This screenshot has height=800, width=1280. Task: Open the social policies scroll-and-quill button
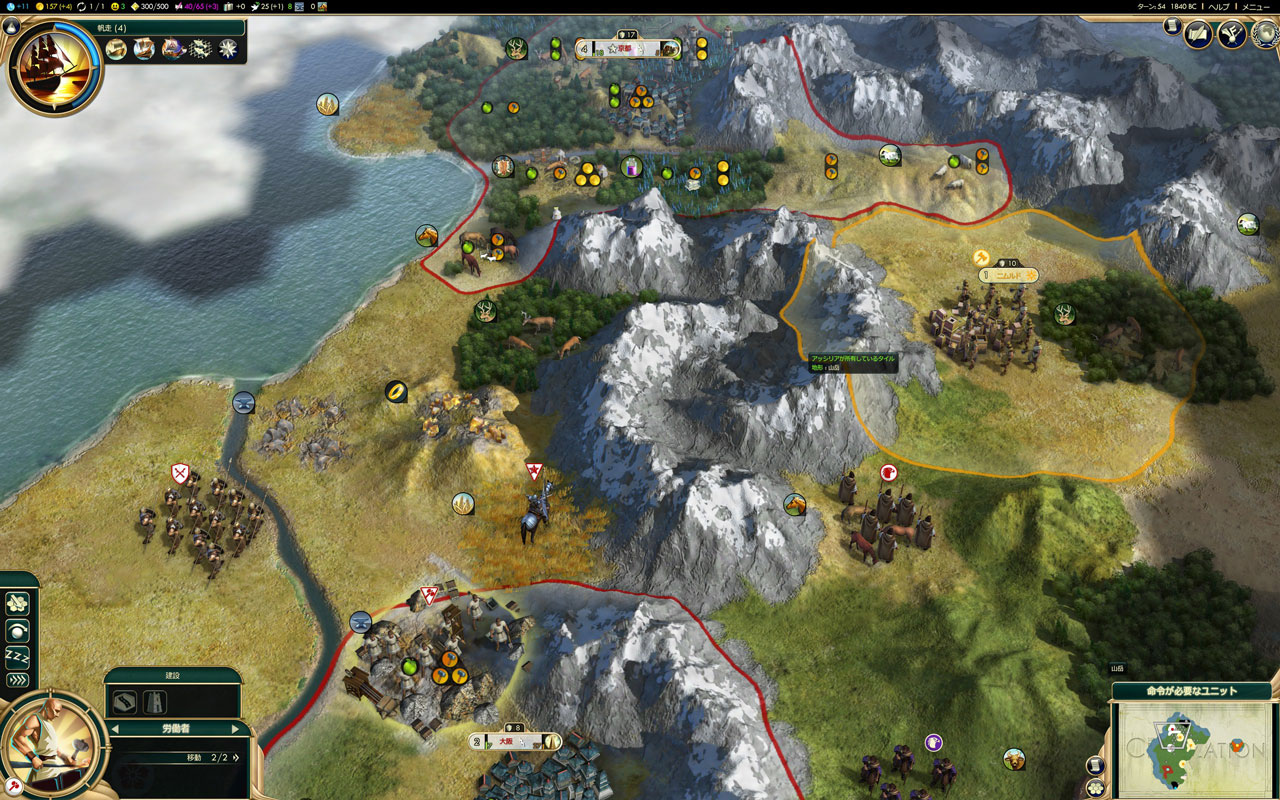[1197, 35]
